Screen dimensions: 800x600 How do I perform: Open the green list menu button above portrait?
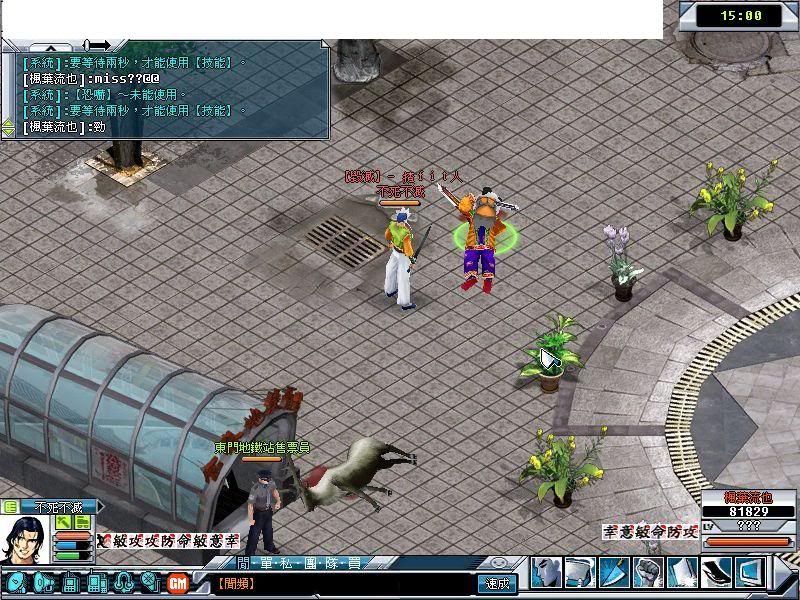pos(10,507)
